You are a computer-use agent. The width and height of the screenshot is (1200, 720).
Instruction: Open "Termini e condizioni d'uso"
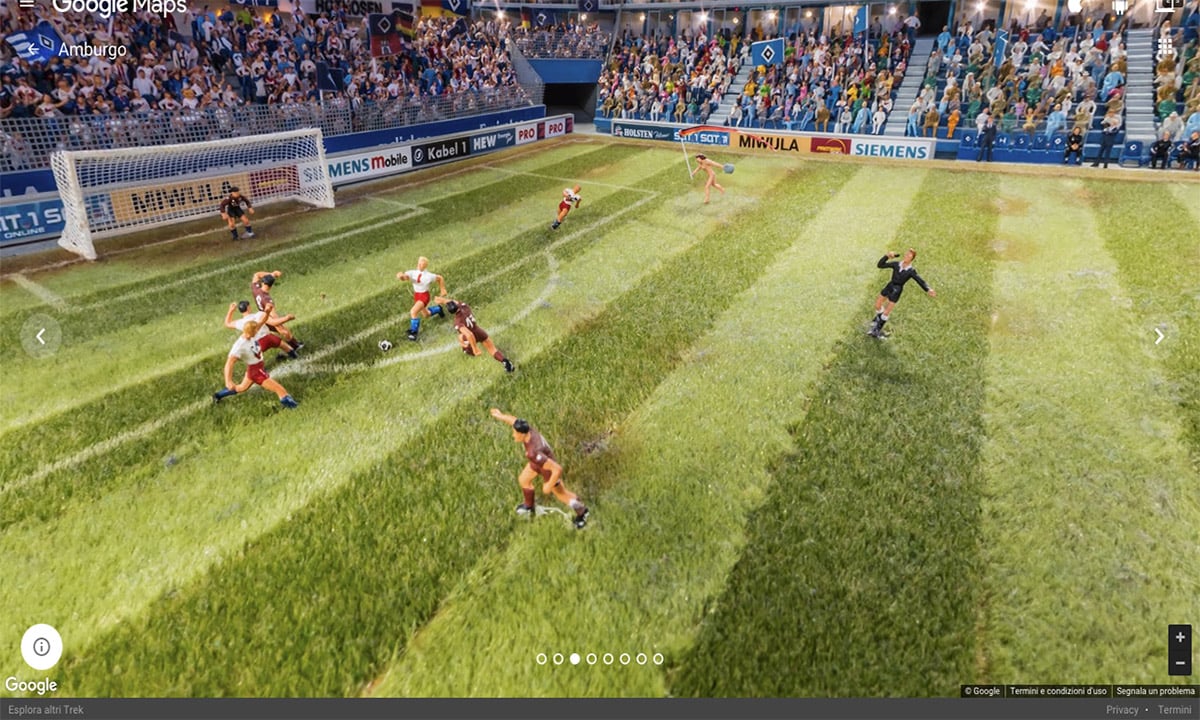coord(1058,691)
